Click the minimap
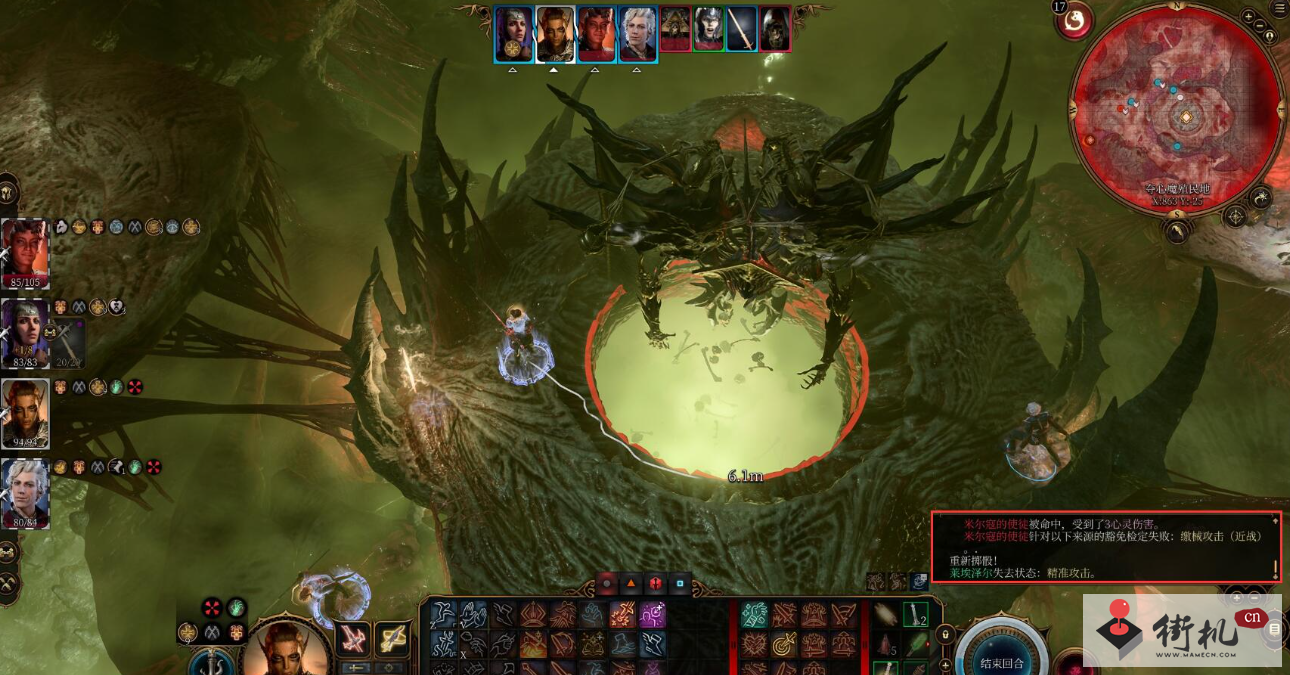Viewport: 1290px width, 675px height. (x=1177, y=109)
